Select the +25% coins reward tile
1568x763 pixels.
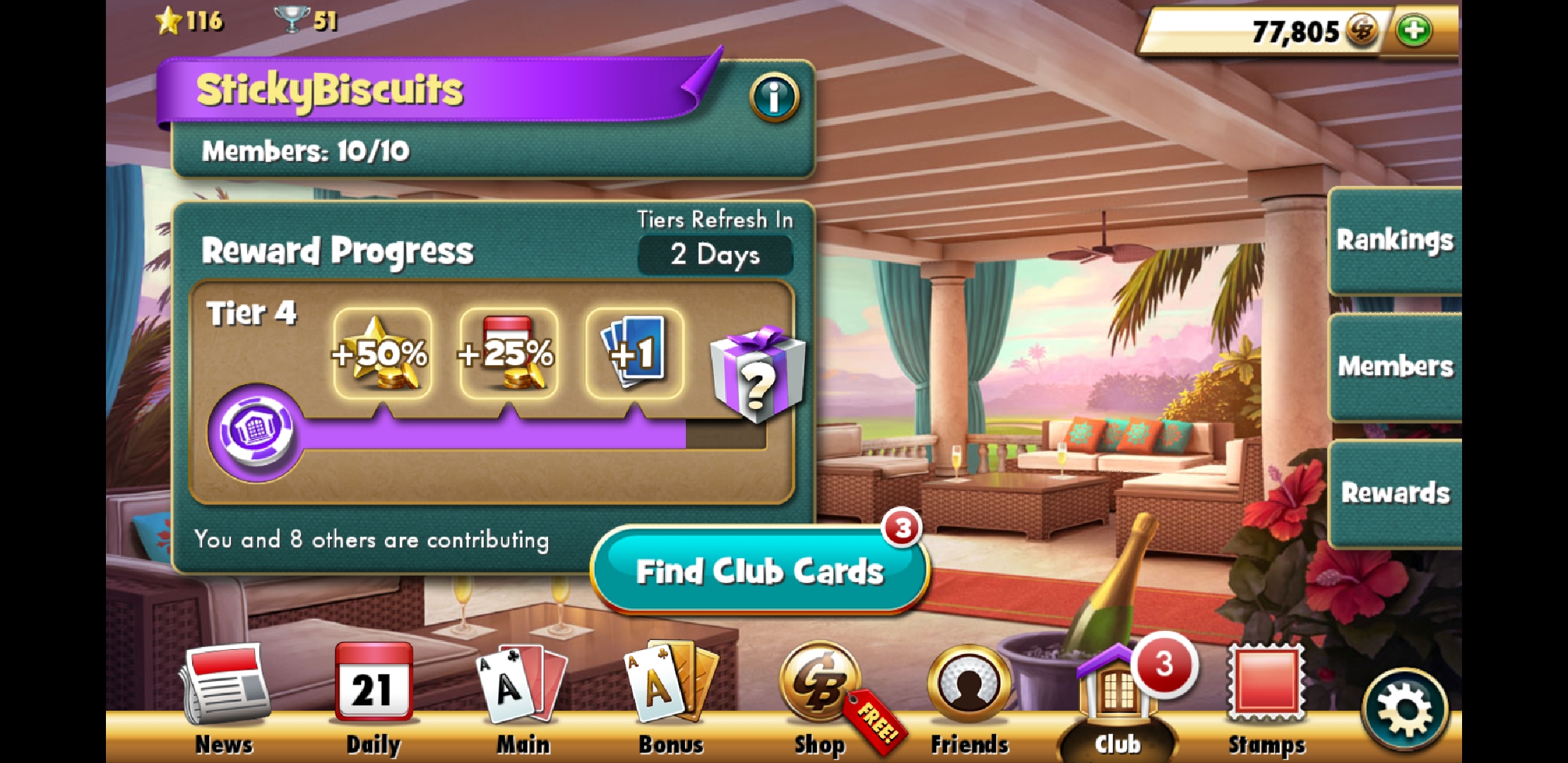[x=508, y=353]
